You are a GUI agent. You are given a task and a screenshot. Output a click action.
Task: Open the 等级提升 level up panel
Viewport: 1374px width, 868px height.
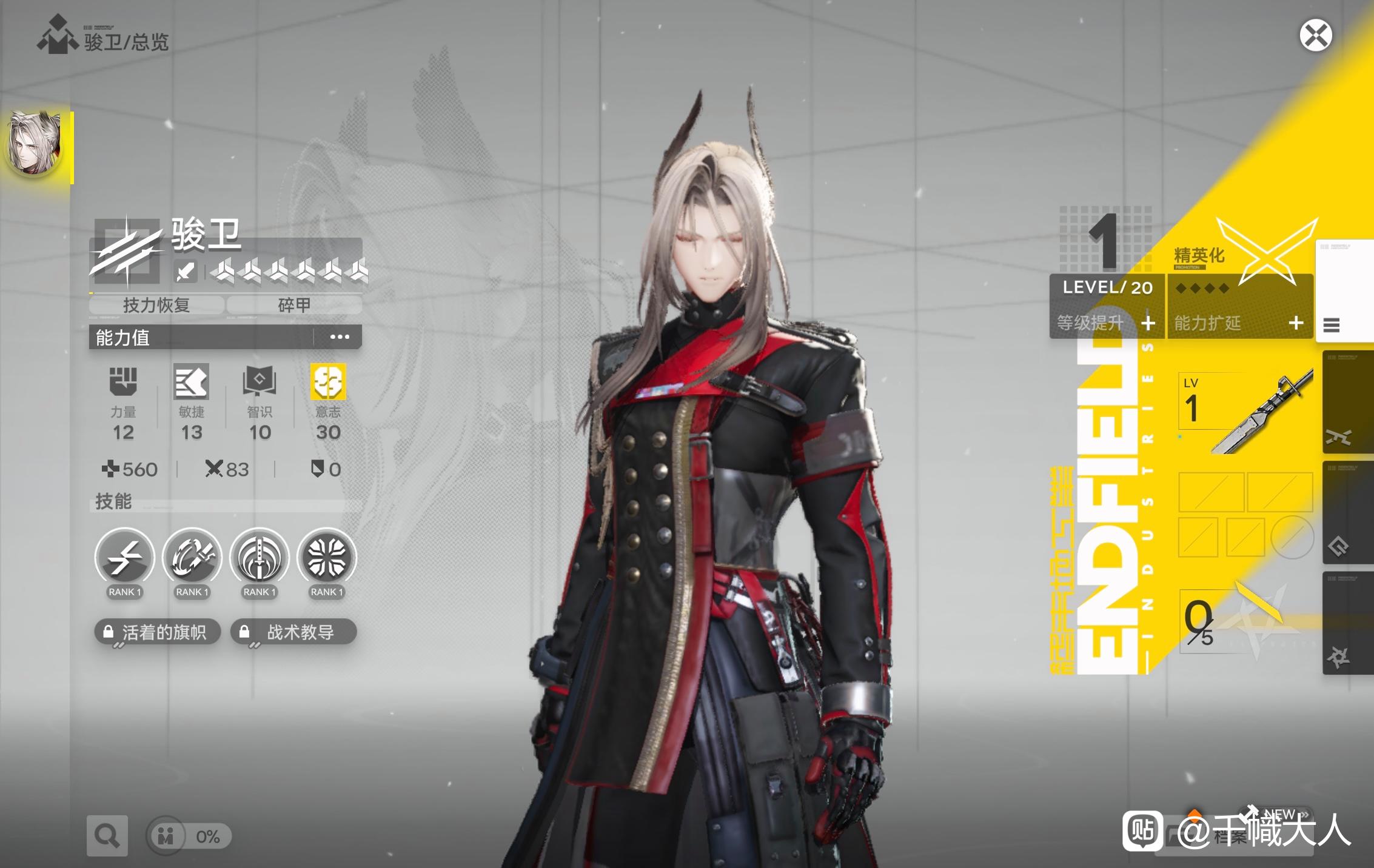pos(1107,322)
